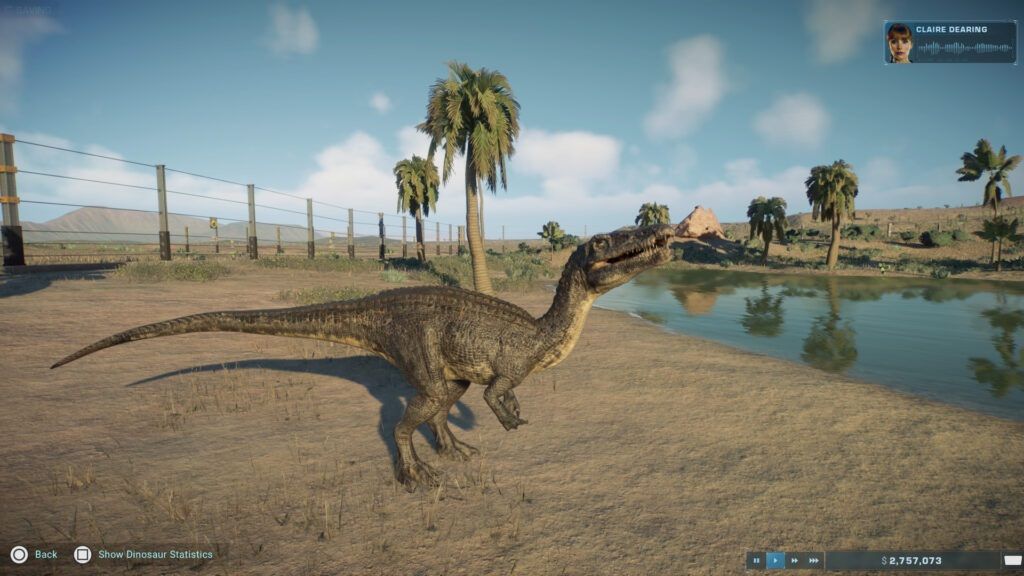
Task: Pause the game speed
Action: click(757, 561)
